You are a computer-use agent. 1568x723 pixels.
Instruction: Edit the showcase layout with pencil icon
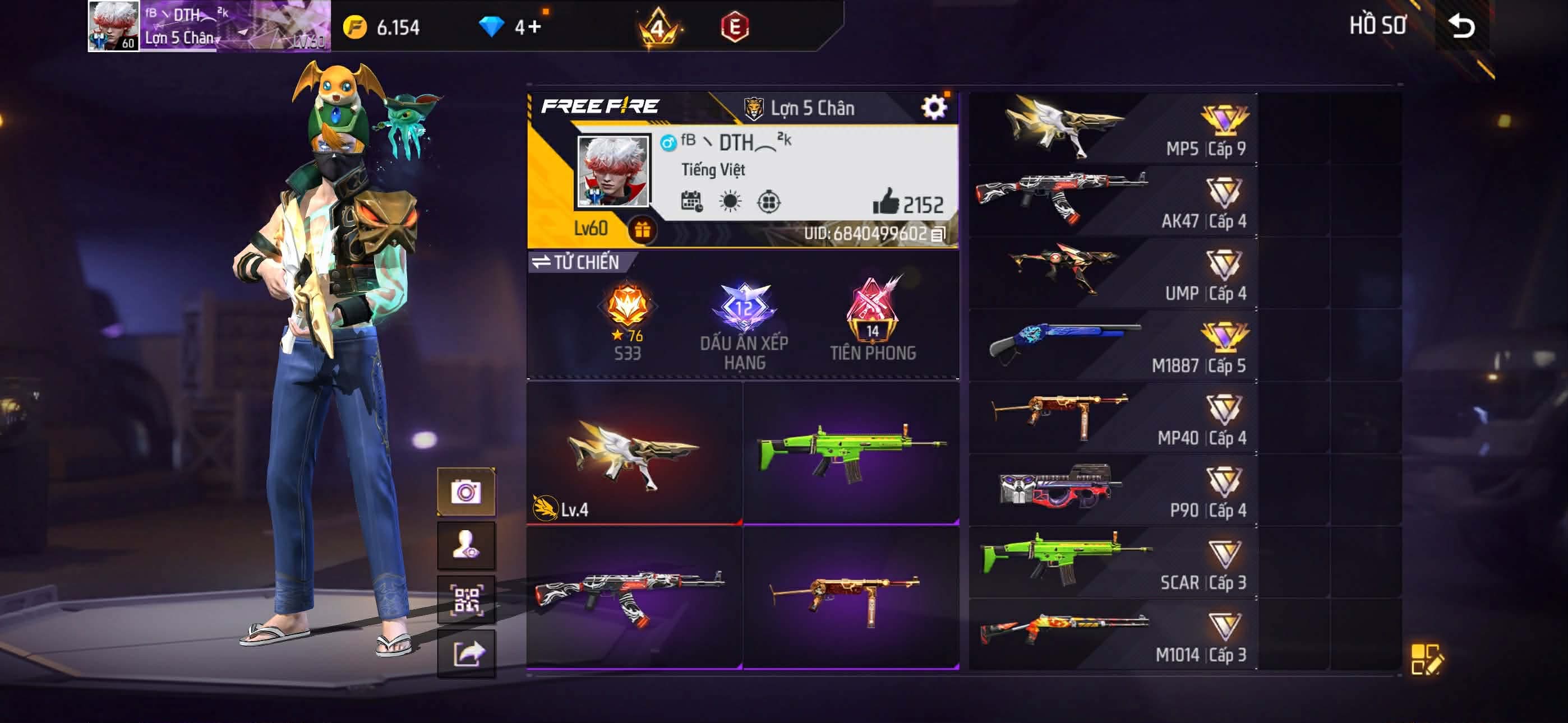tap(1426, 659)
